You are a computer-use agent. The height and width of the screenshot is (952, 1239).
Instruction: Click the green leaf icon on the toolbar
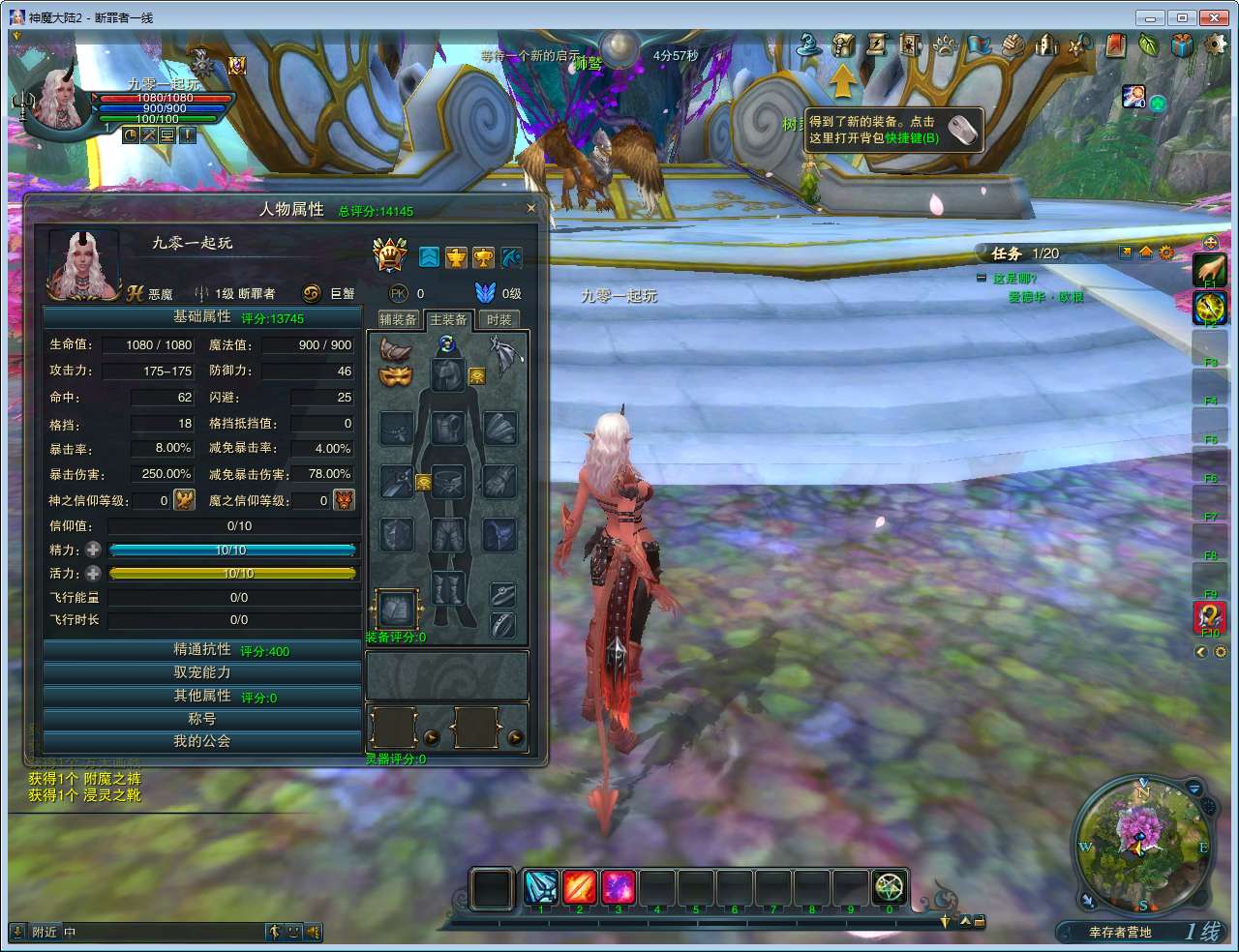click(1149, 45)
